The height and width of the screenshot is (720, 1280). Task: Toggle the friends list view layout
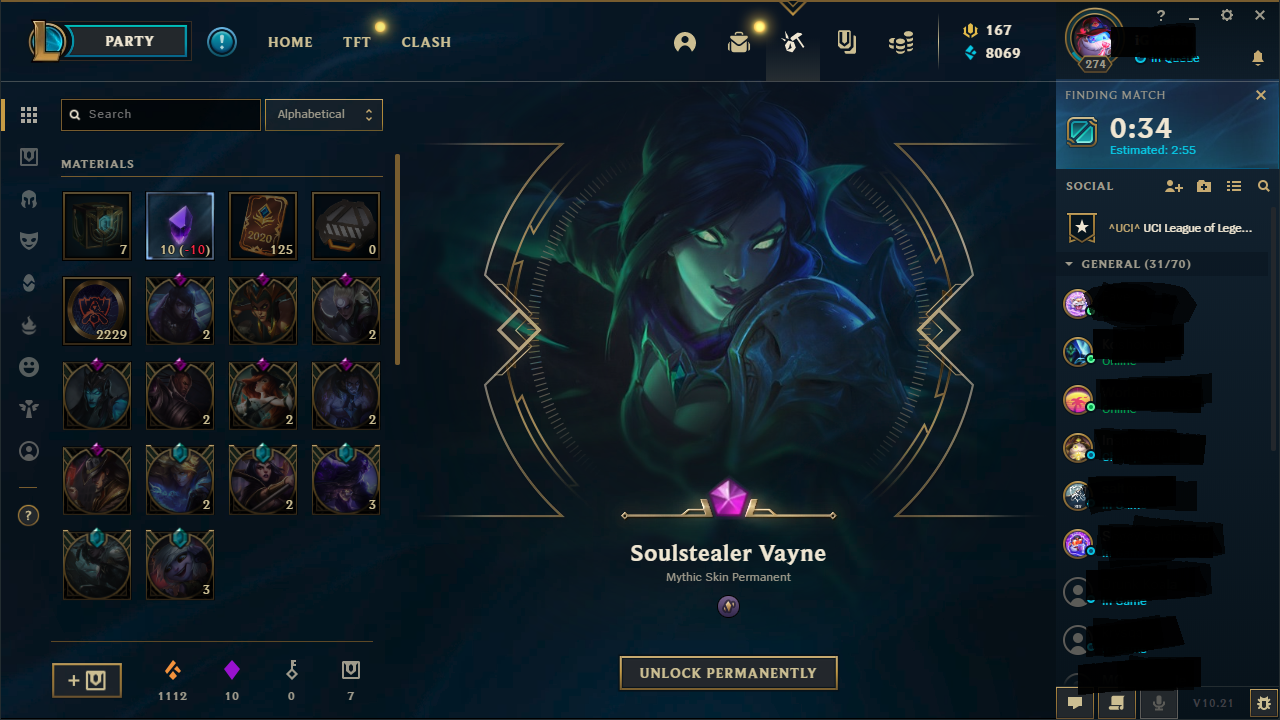coord(1233,186)
